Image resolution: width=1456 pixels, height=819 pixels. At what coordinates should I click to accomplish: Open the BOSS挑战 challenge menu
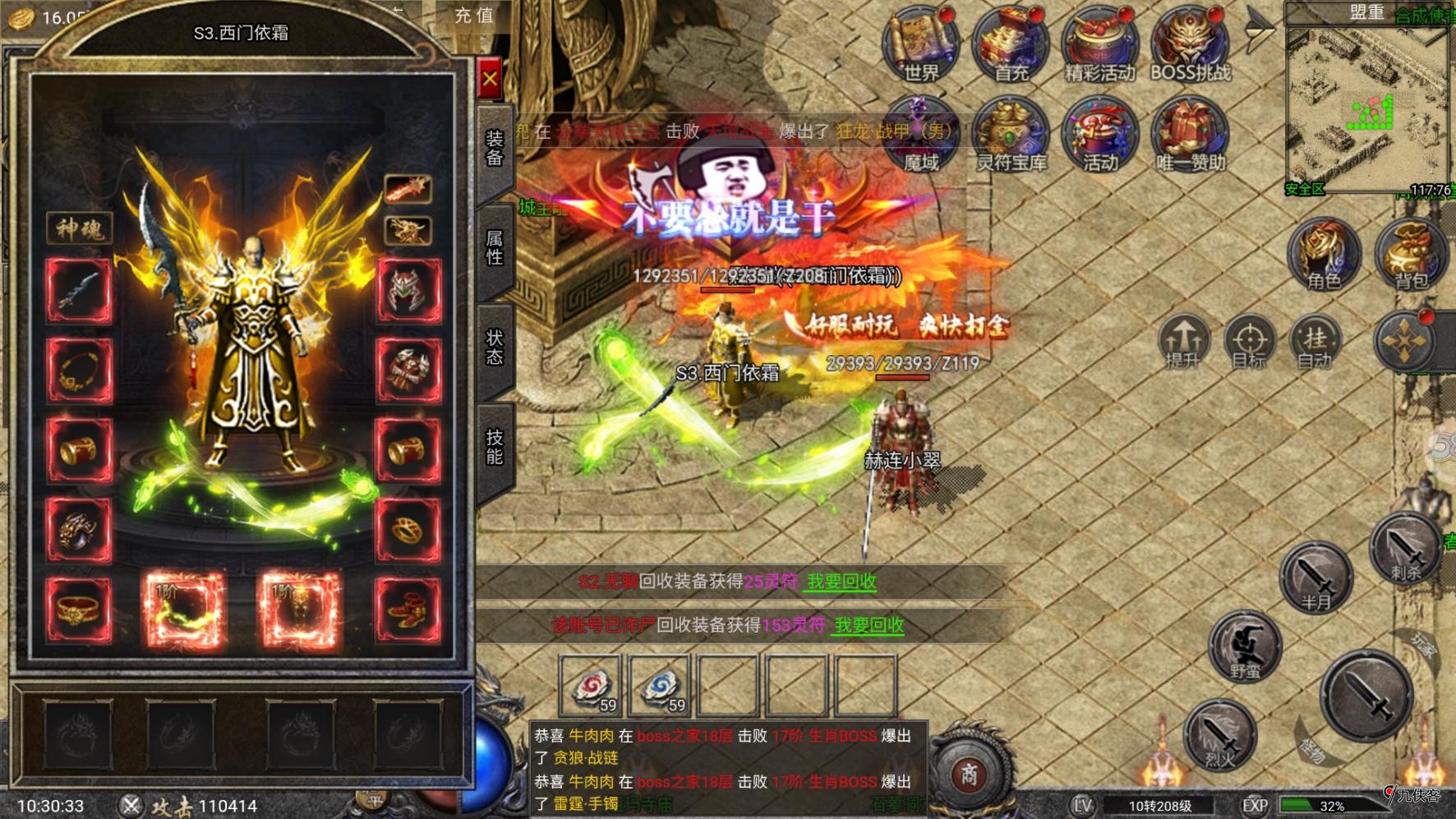click(x=1190, y=47)
